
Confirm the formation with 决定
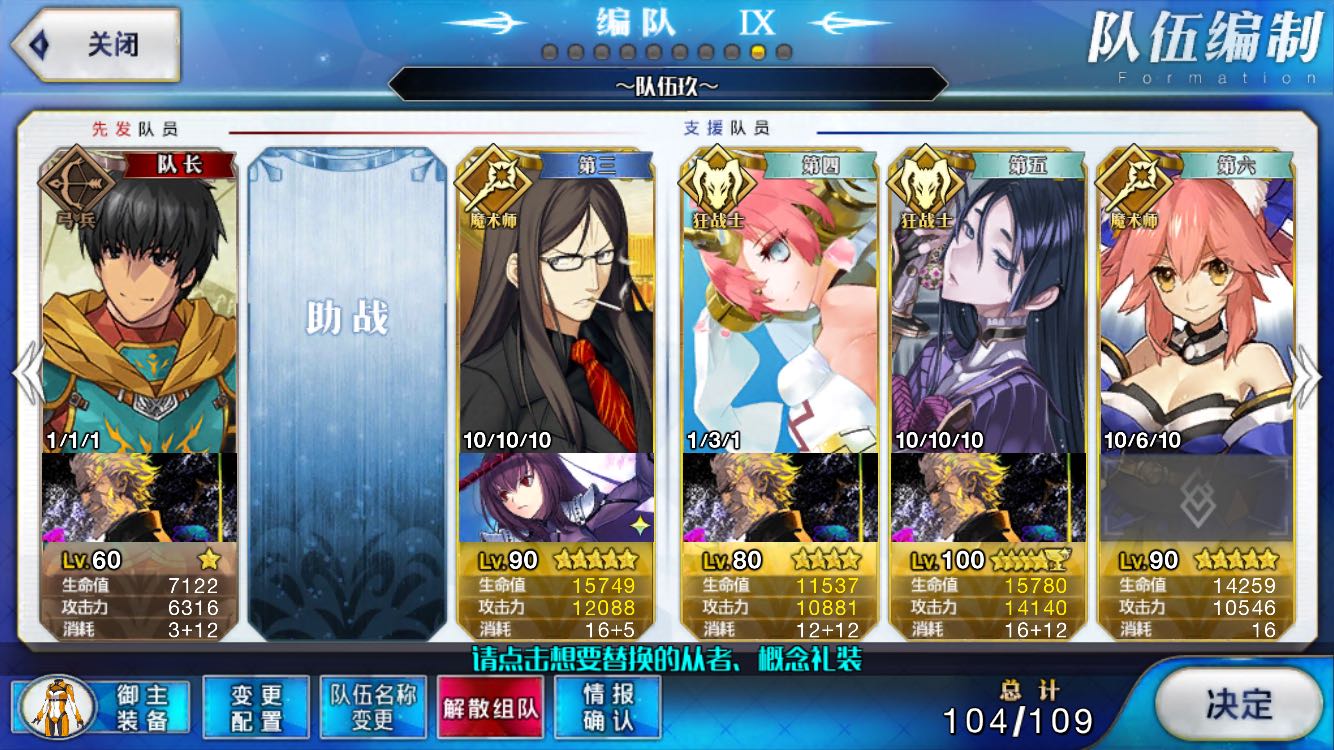(1237, 704)
